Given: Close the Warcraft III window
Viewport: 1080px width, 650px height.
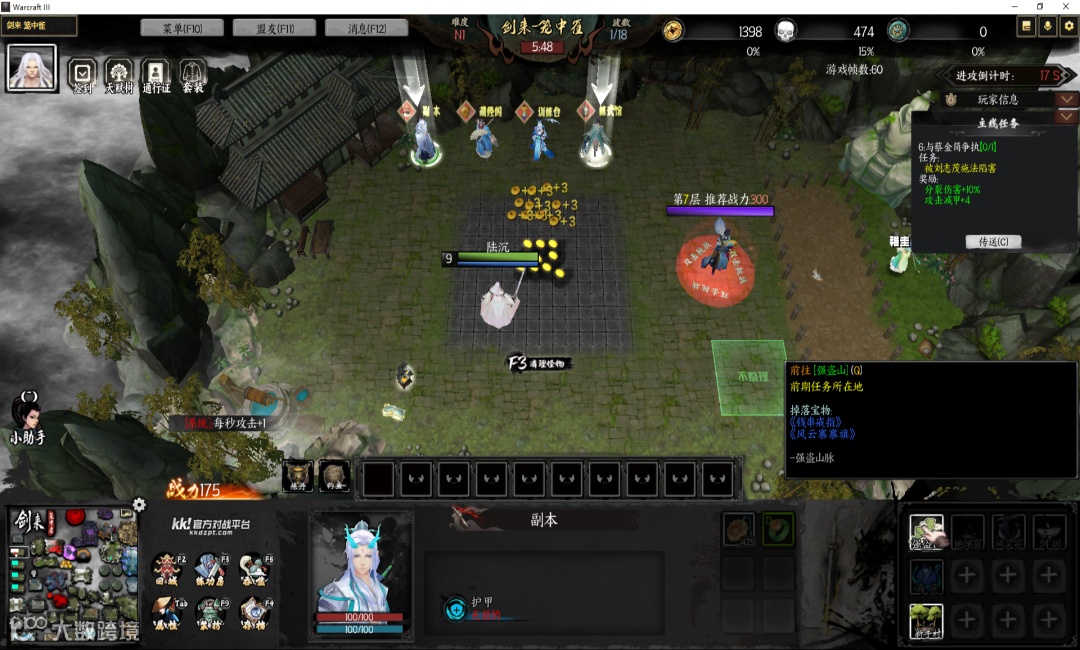Looking at the screenshot, I should [1066, 7].
